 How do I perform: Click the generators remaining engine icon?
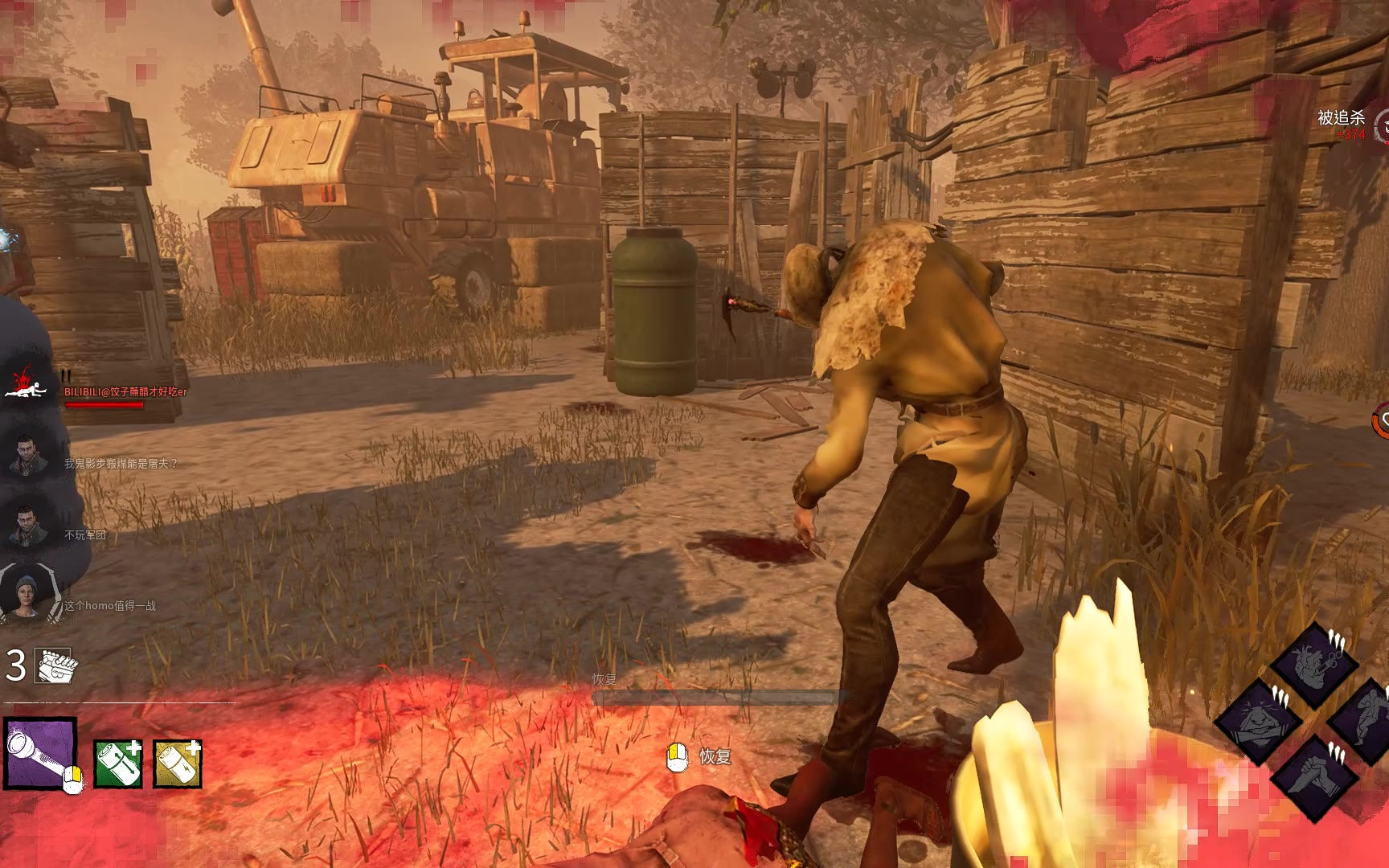(x=53, y=665)
